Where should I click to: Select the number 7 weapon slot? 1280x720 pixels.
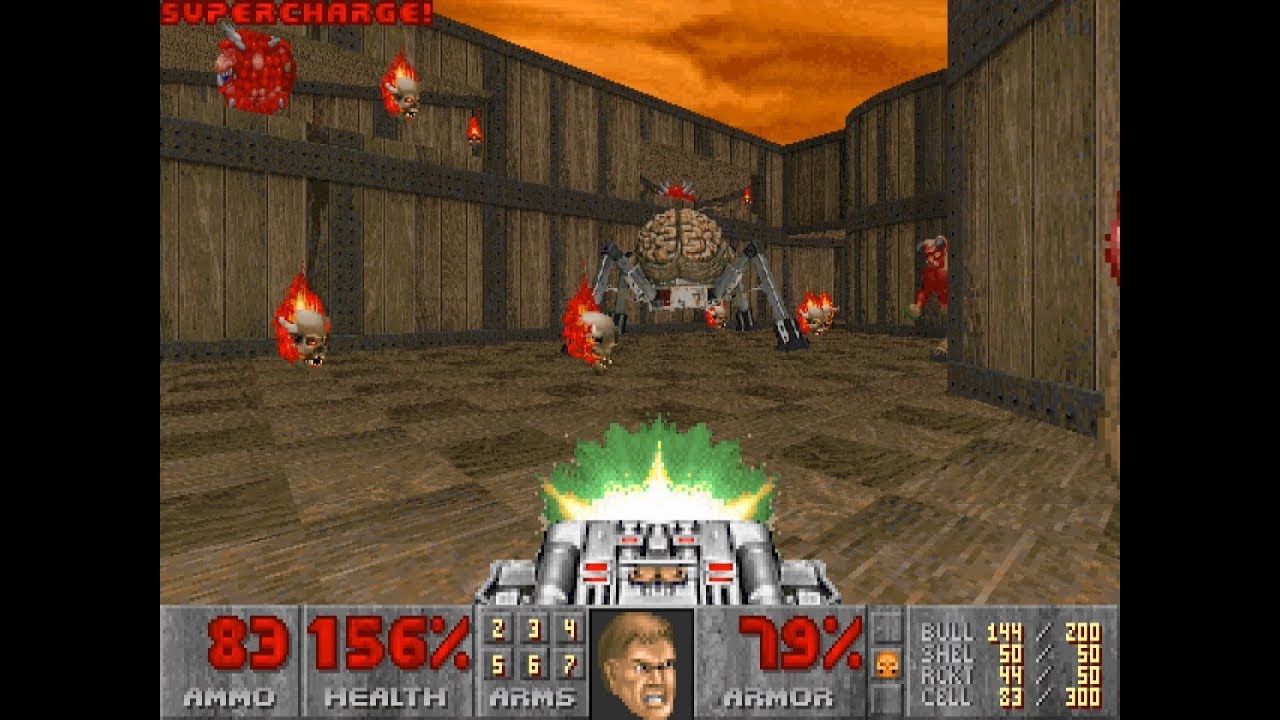[569, 662]
